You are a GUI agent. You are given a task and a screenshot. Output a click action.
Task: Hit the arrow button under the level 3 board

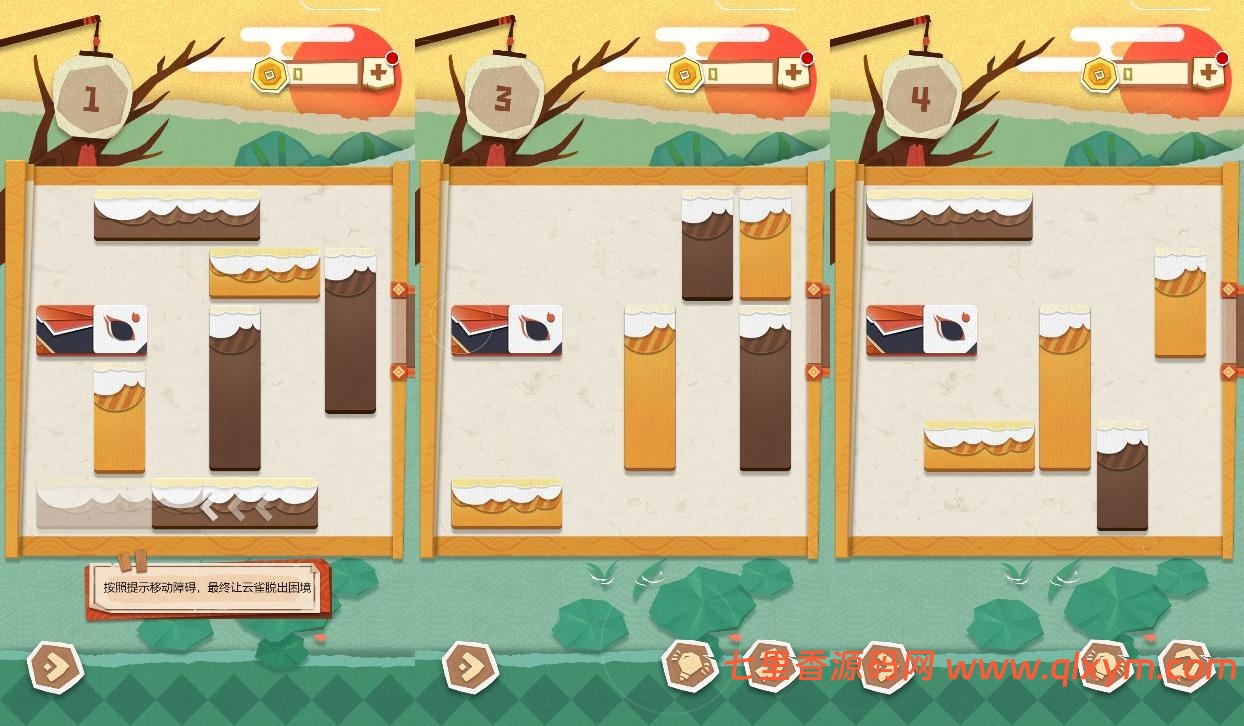[x=469, y=664]
